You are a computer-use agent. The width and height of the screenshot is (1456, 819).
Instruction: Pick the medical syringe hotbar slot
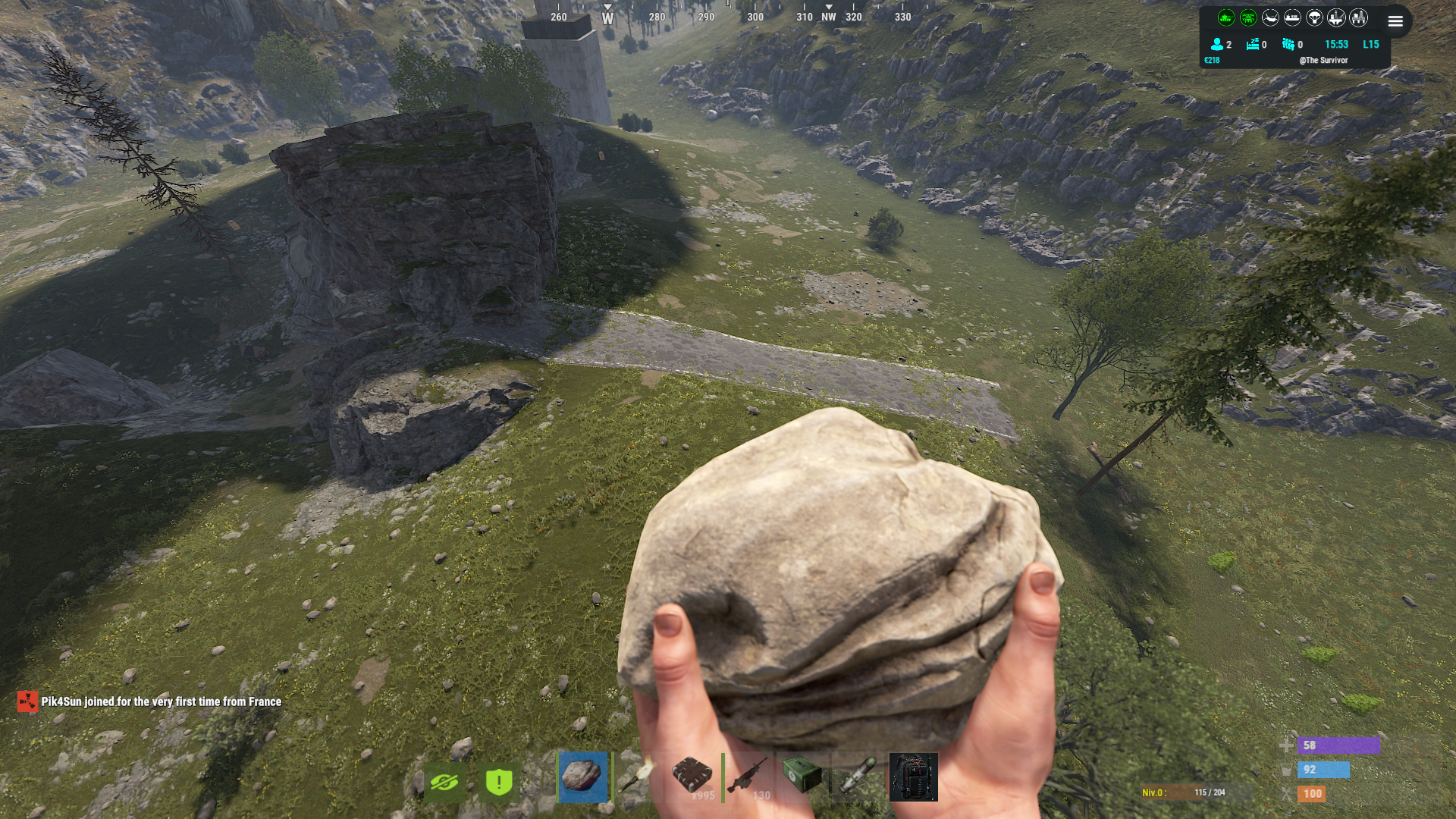[858, 777]
